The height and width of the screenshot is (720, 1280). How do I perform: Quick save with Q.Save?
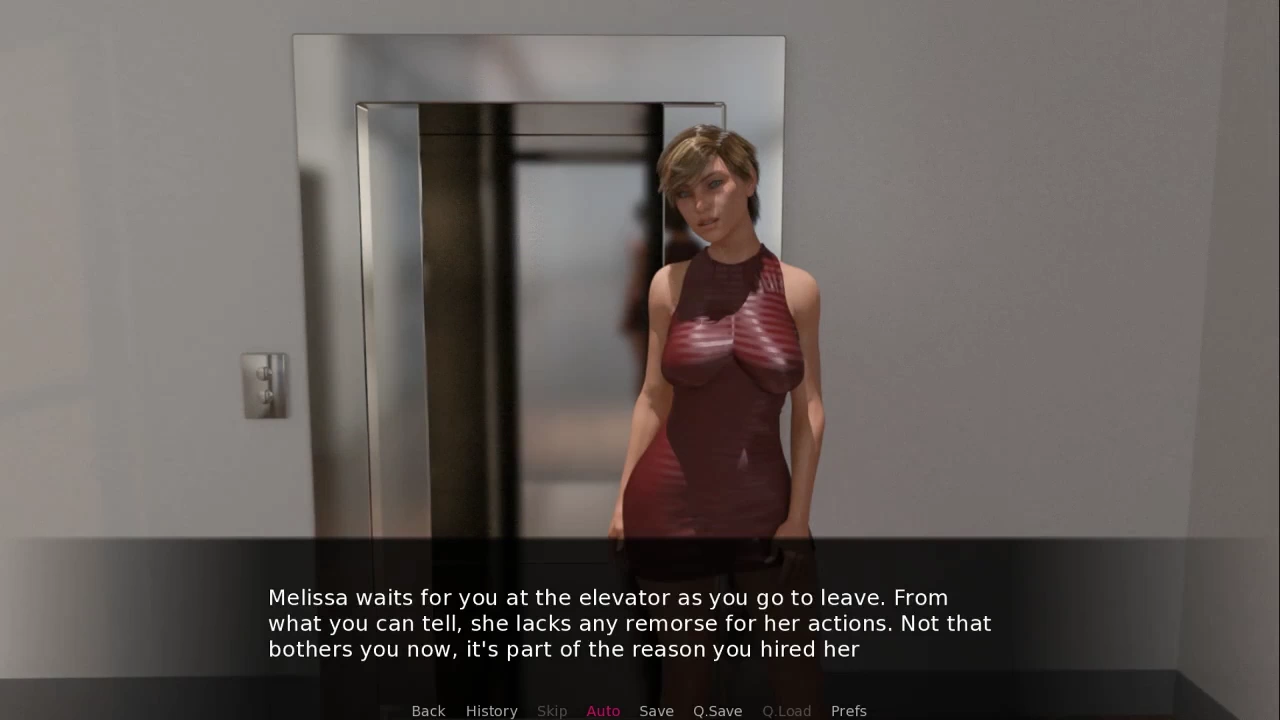click(x=717, y=711)
